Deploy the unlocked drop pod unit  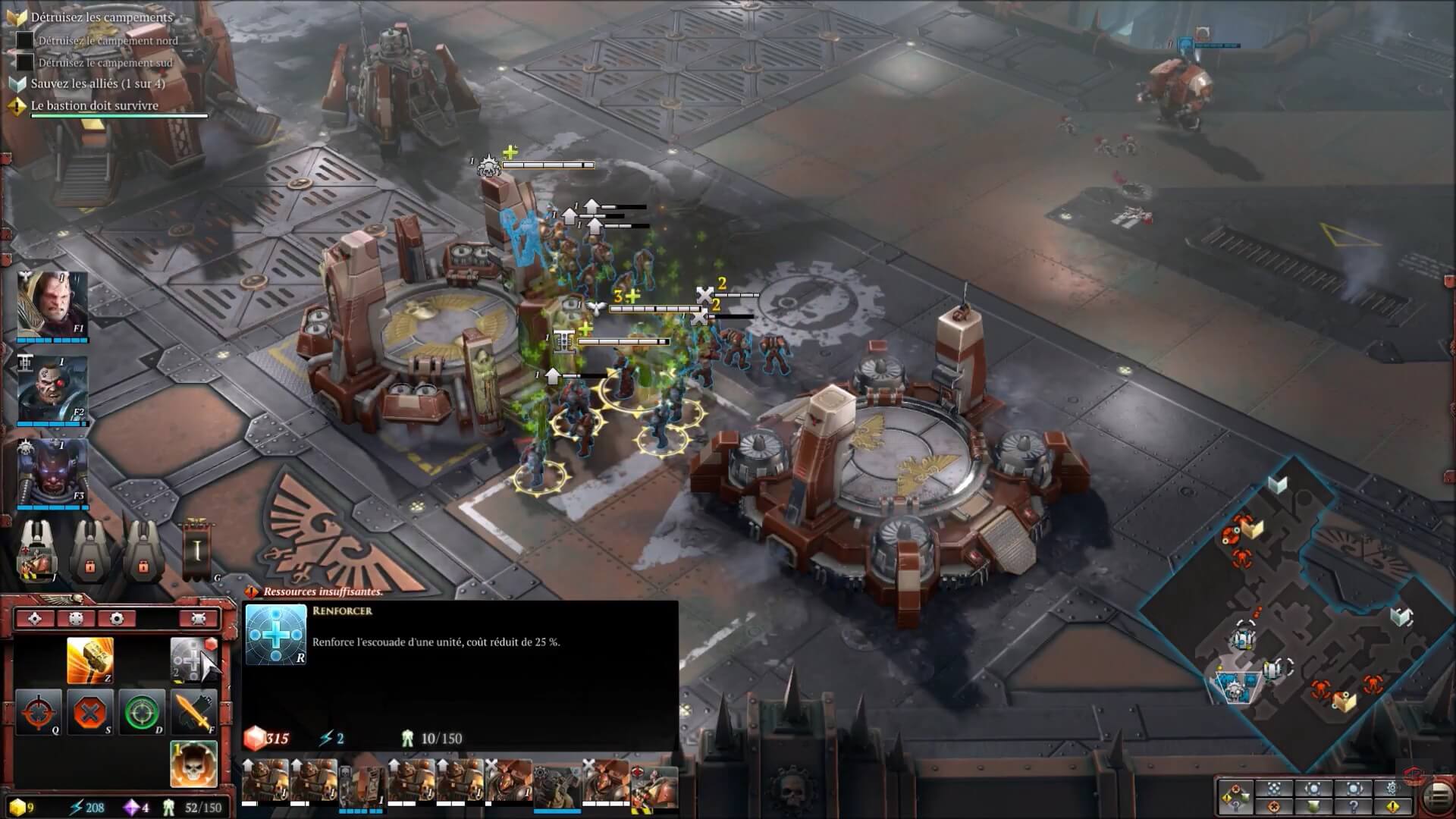37,551
